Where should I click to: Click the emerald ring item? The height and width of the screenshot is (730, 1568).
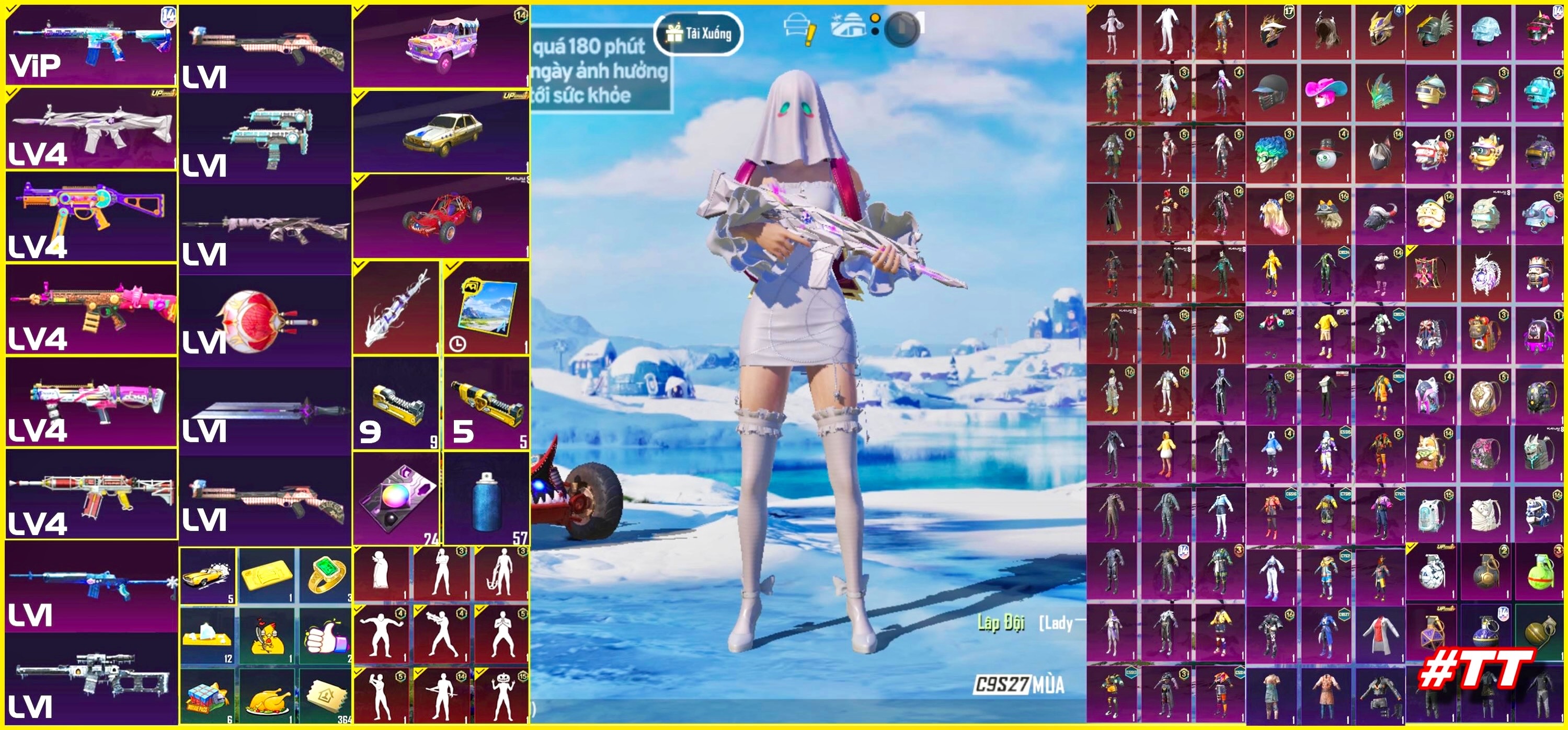click(326, 575)
